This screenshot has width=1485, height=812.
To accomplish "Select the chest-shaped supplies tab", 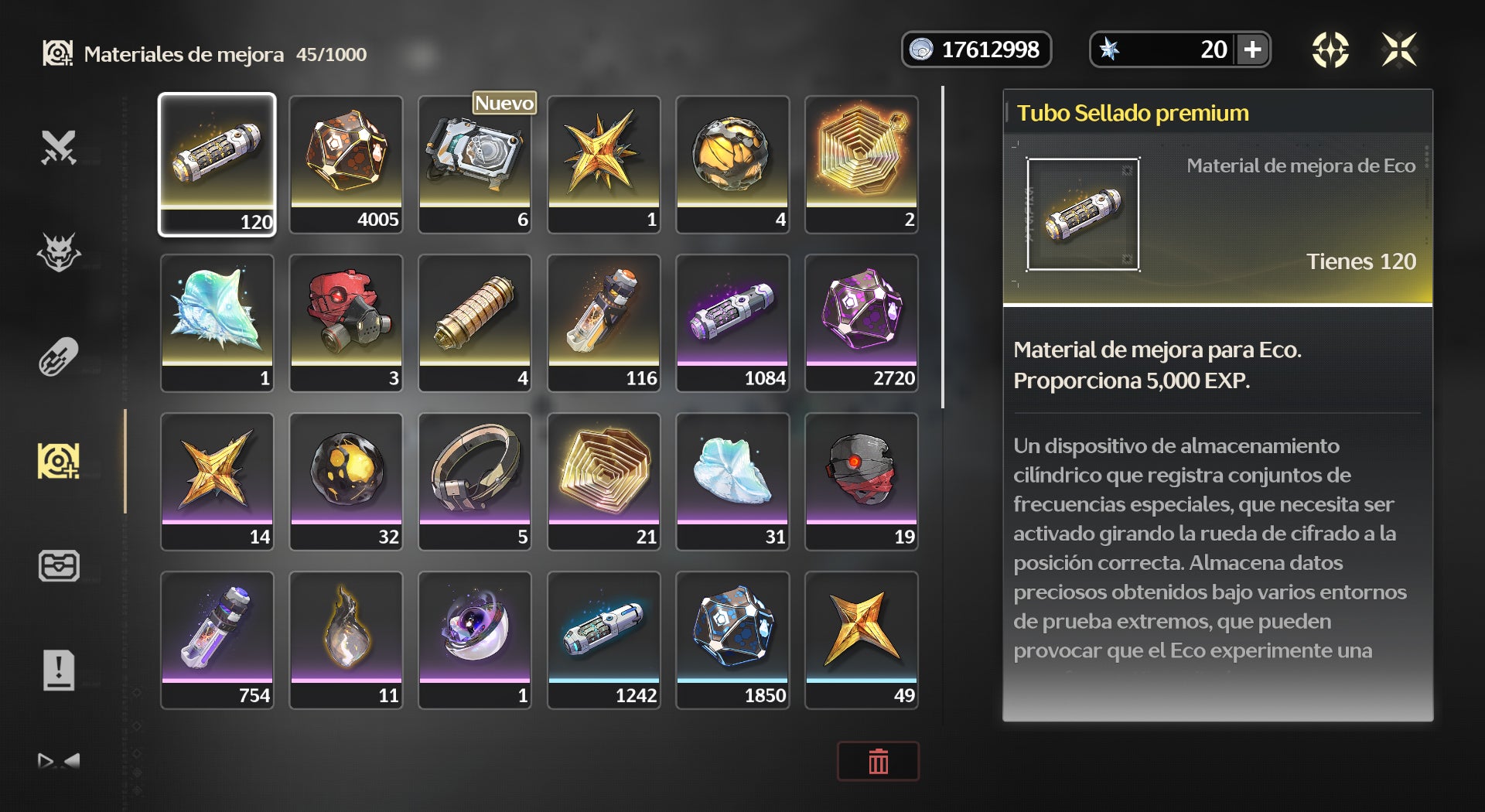I will [x=59, y=565].
